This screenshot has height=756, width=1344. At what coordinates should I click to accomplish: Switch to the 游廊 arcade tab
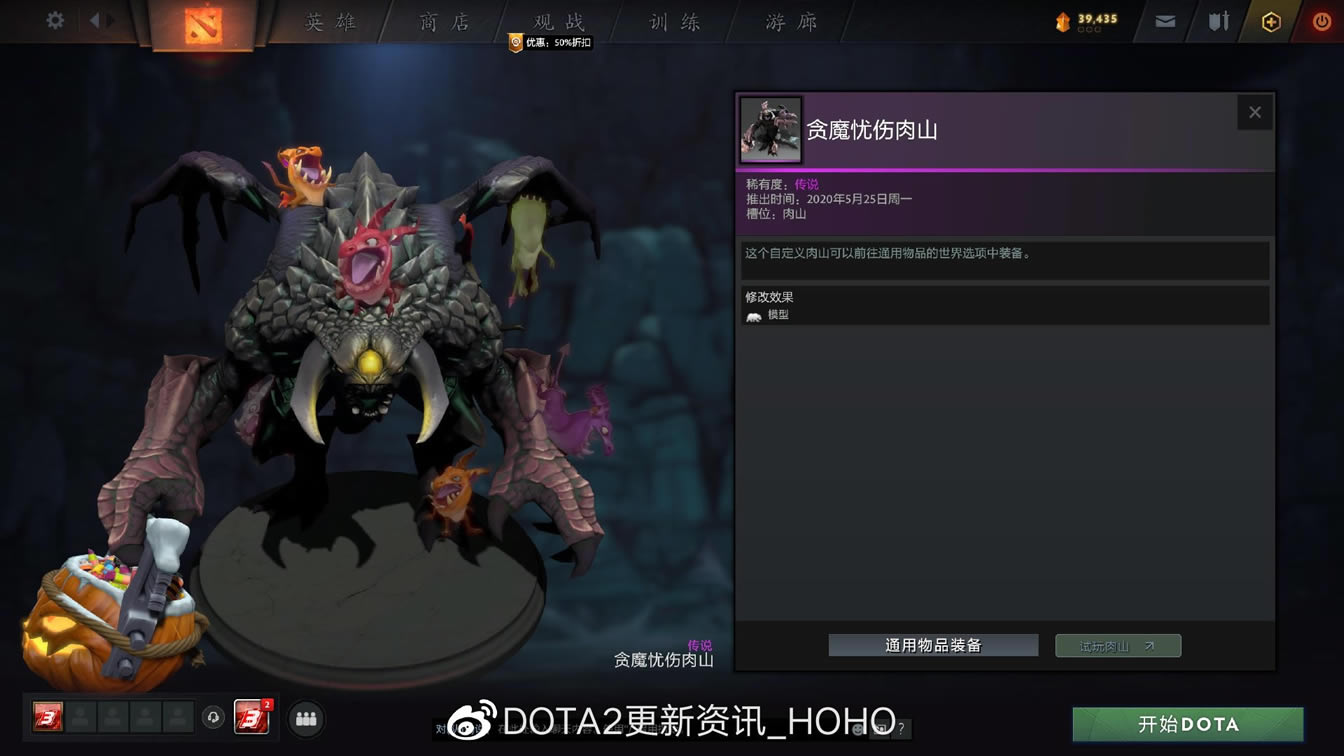pos(788,22)
